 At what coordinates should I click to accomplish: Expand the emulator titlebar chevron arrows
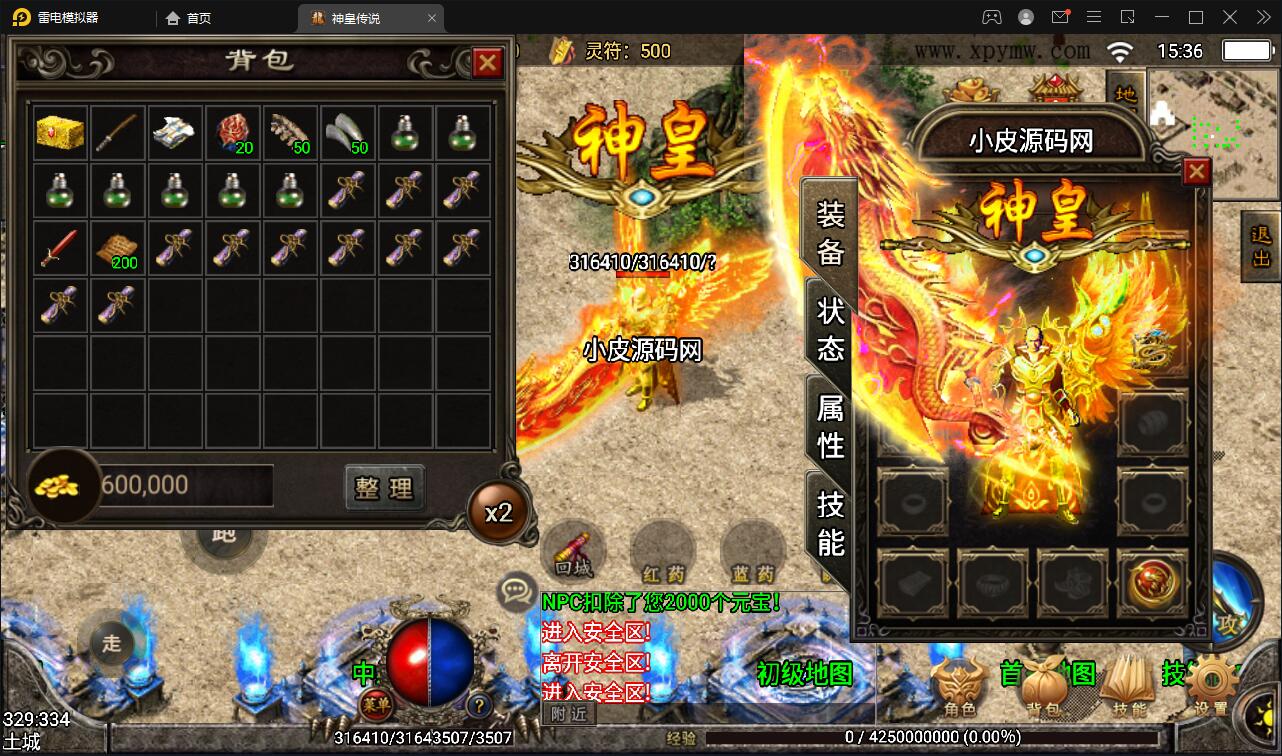click(x=1262, y=17)
